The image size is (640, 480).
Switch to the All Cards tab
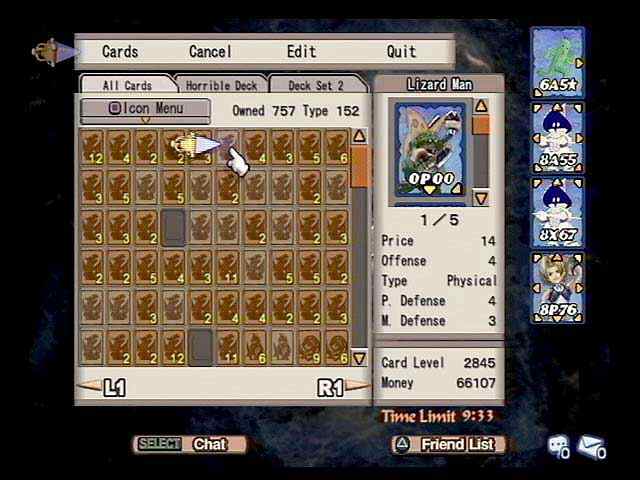126,85
